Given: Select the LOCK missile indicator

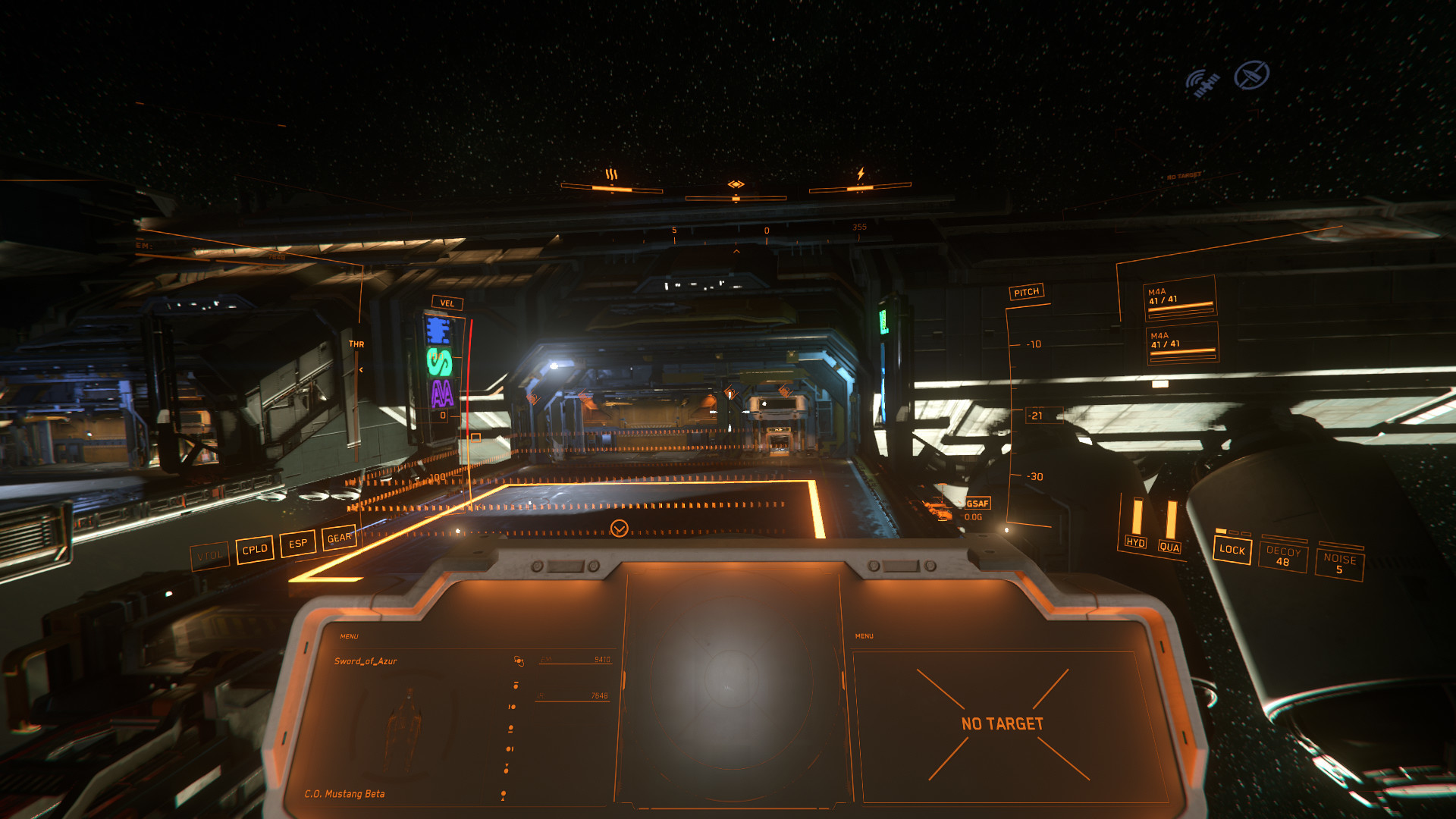Looking at the screenshot, I should pos(1232,550).
